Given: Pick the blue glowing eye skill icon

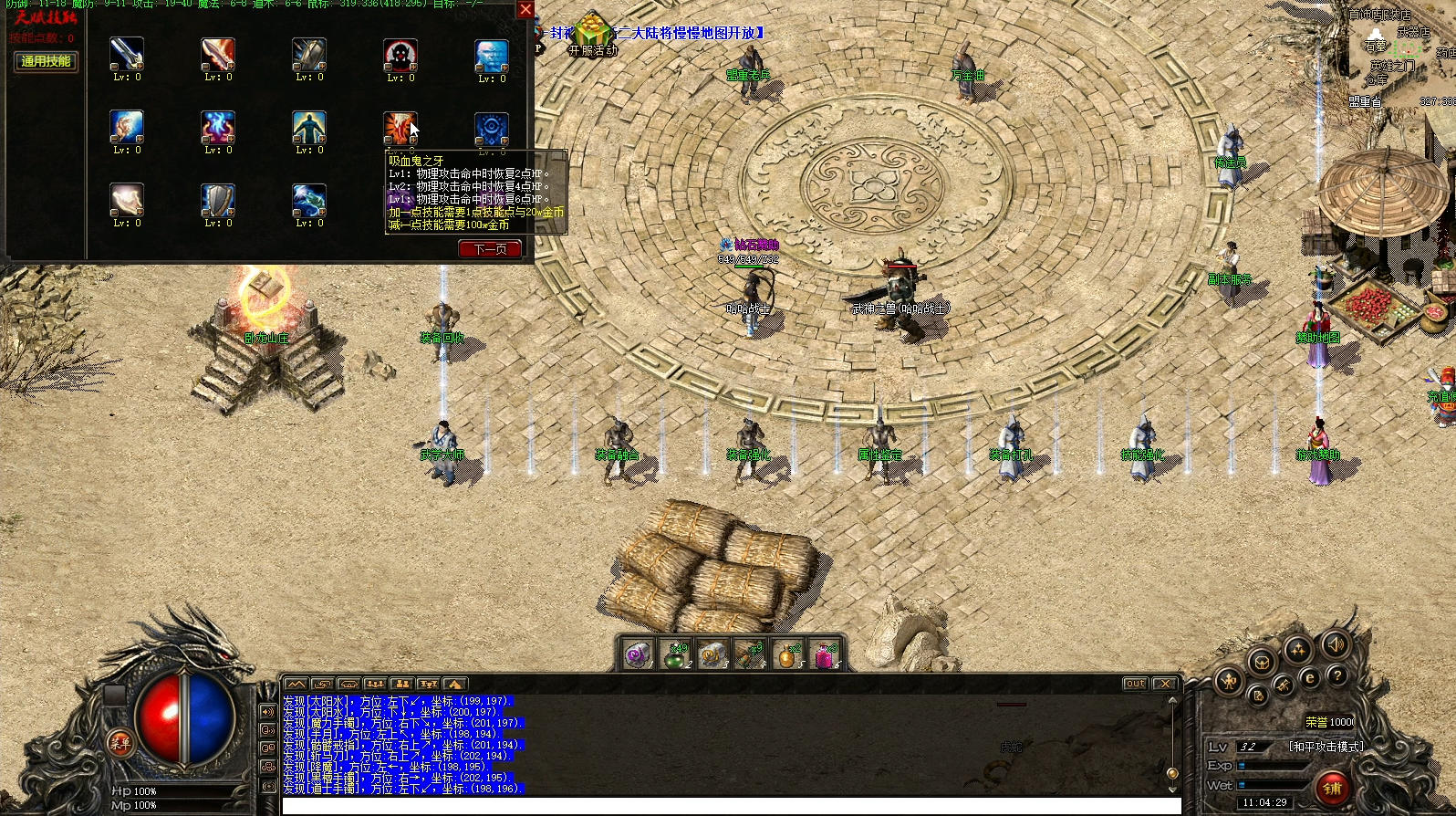Looking at the screenshot, I should pyautogui.click(x=491, y=128).
